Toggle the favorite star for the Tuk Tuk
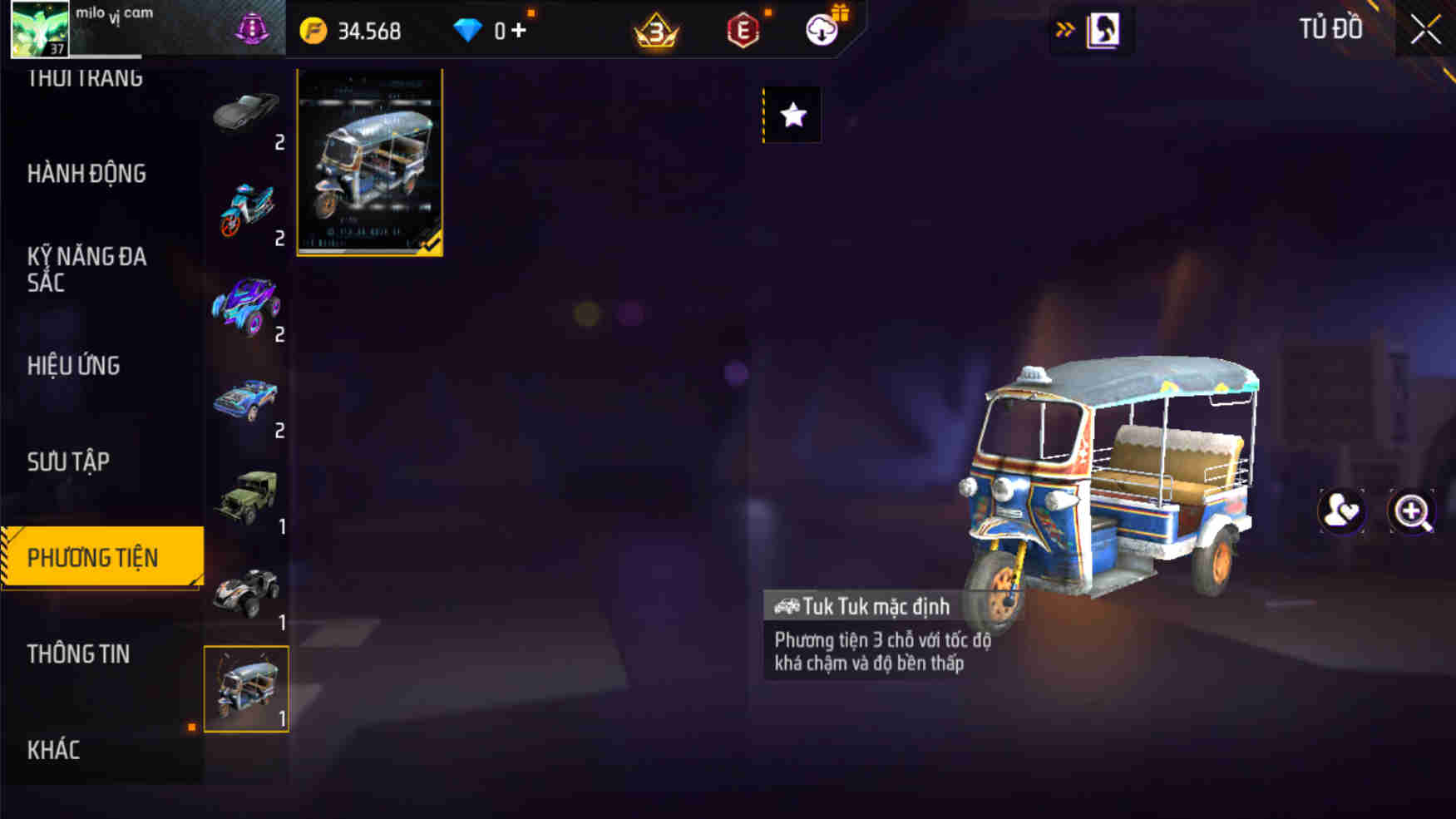Image resolution: width=1456 pixels, height=819 pixels. click(792, 116)
